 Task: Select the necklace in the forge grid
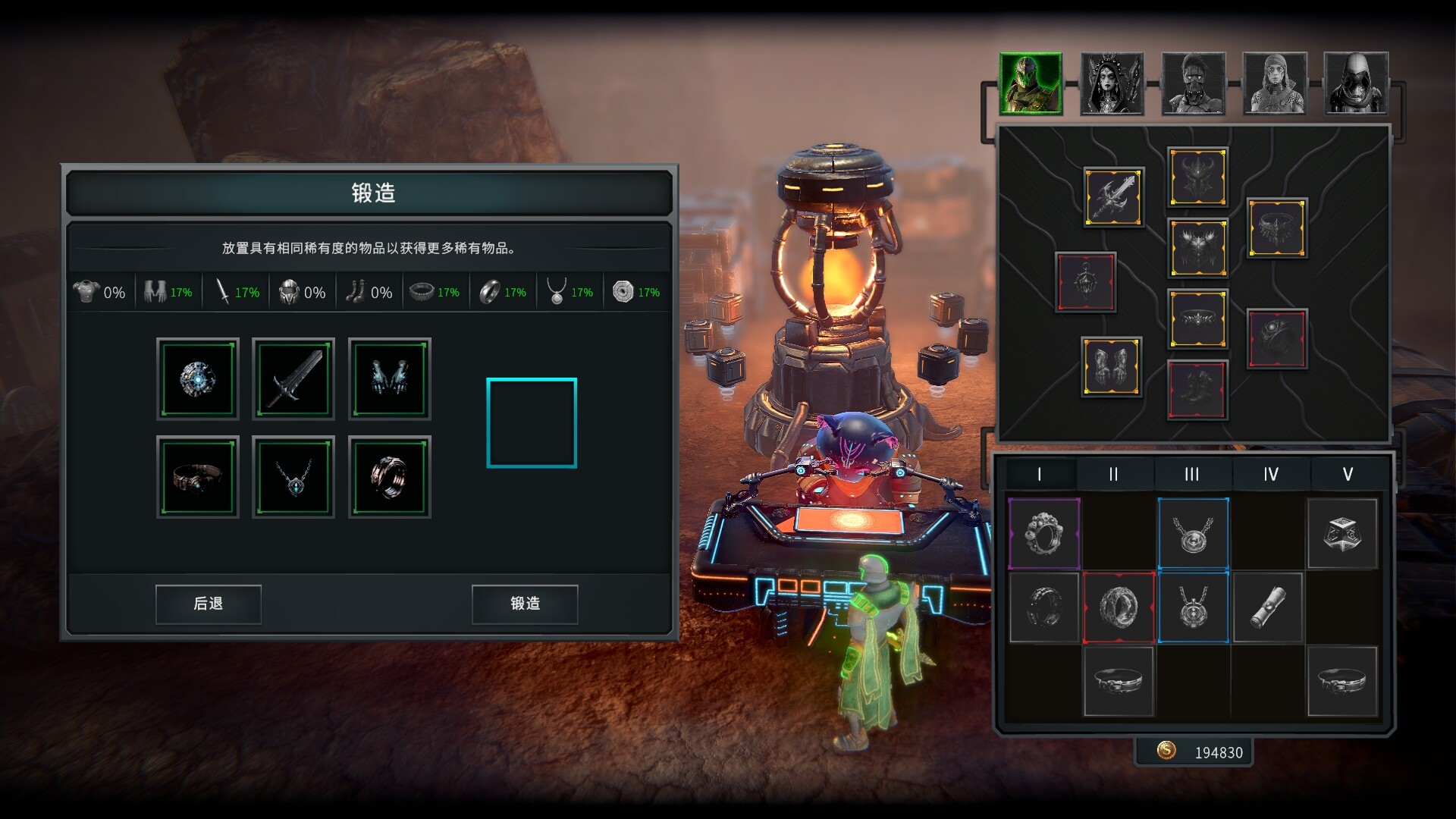(x=293, y=477)
